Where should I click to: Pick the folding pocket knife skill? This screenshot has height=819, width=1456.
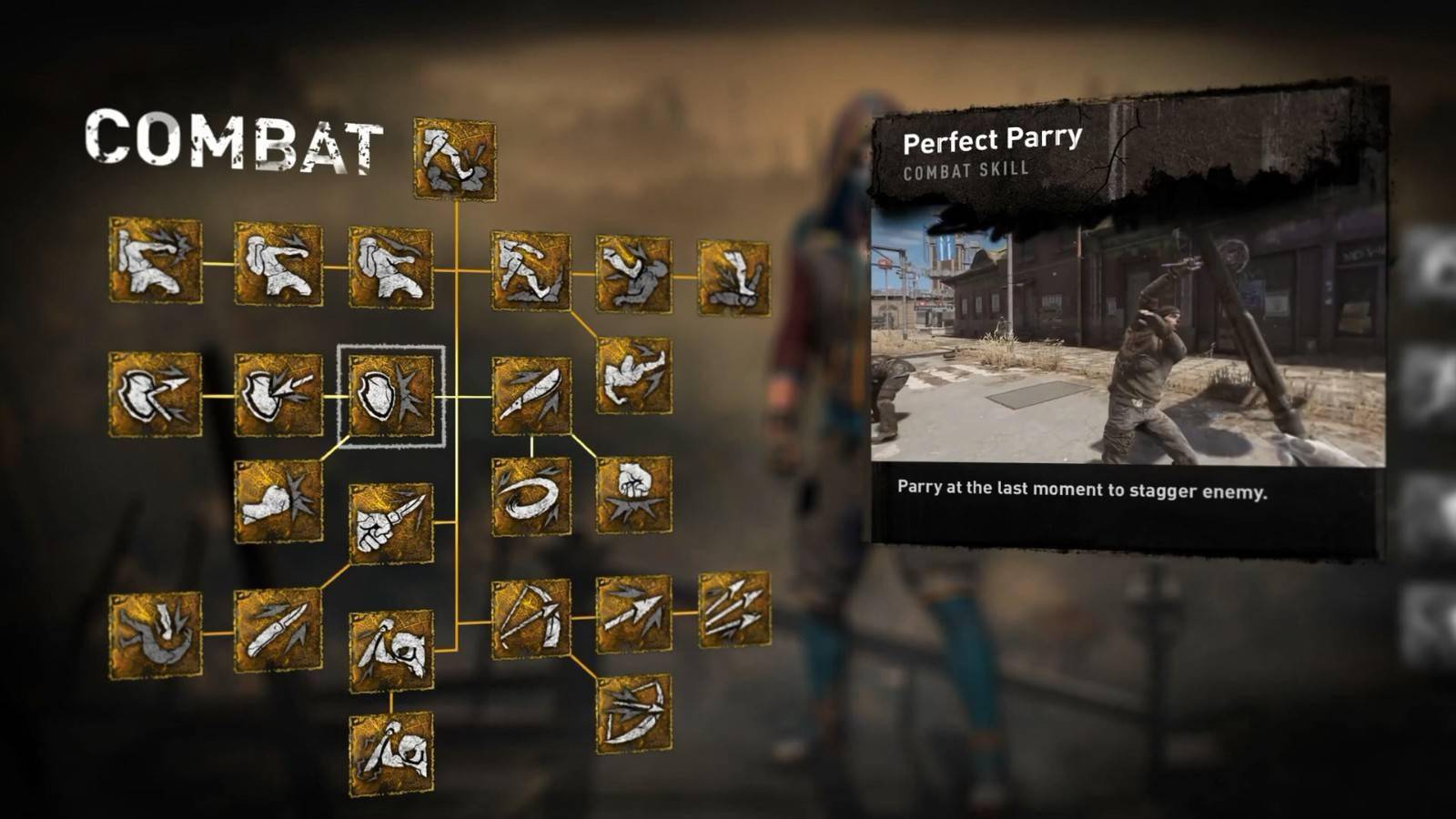(278, 630)
